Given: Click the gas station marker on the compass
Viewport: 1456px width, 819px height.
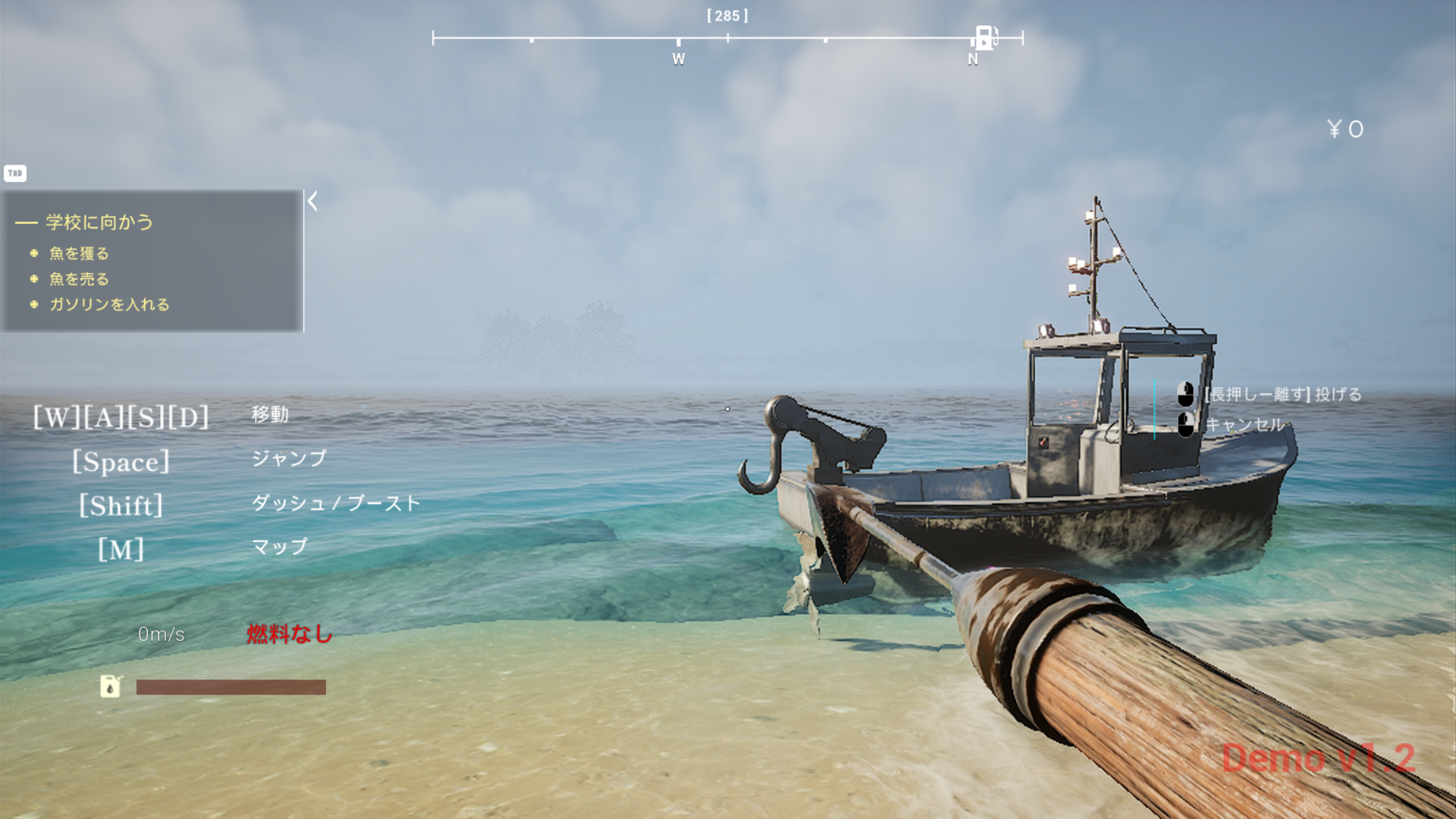Looking at the screenshot, I should (x=984, y=36).
